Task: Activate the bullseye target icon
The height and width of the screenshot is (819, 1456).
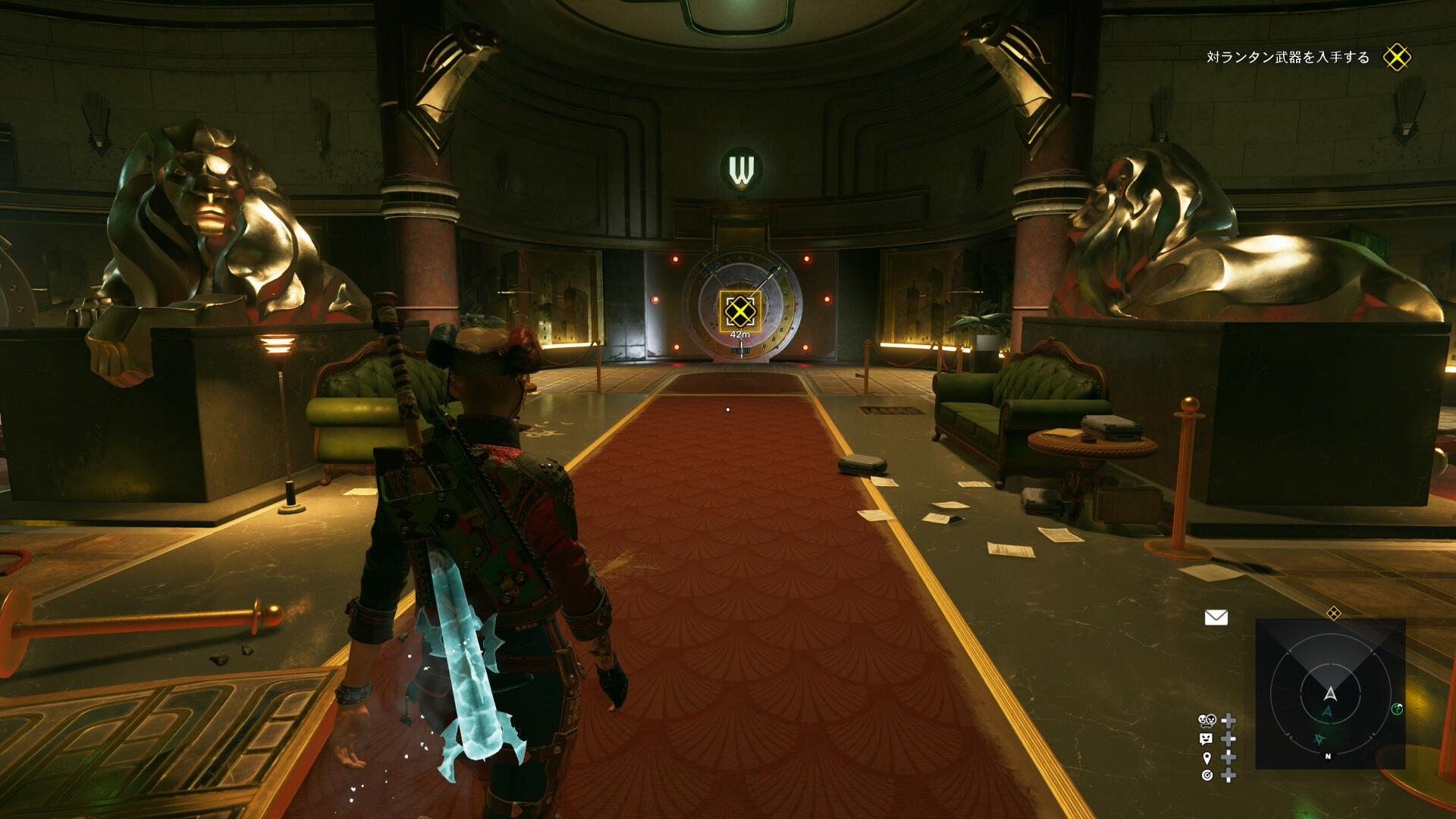Action: click(1207, 775)
